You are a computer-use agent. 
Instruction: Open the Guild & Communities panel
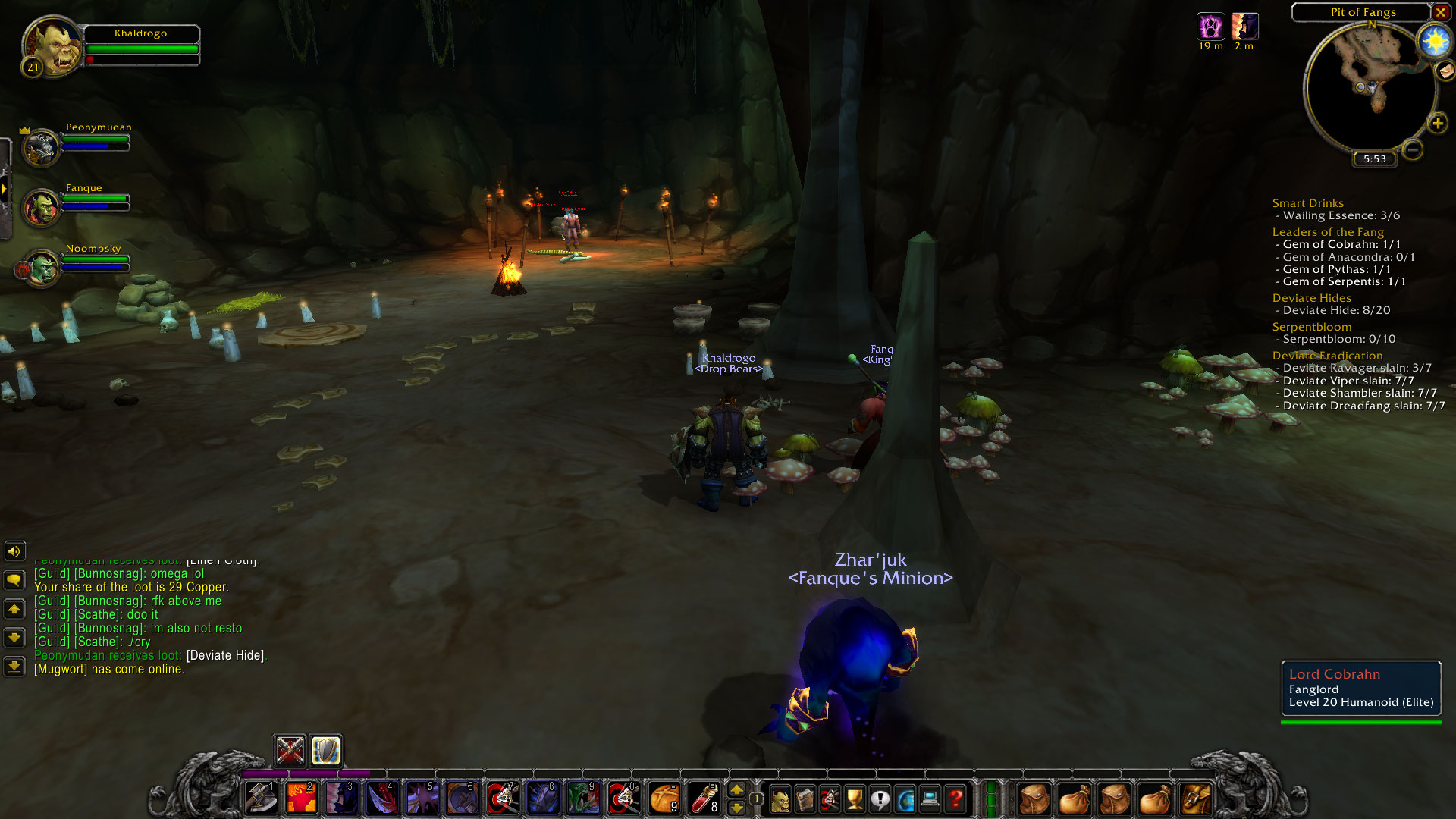(904, 799)
